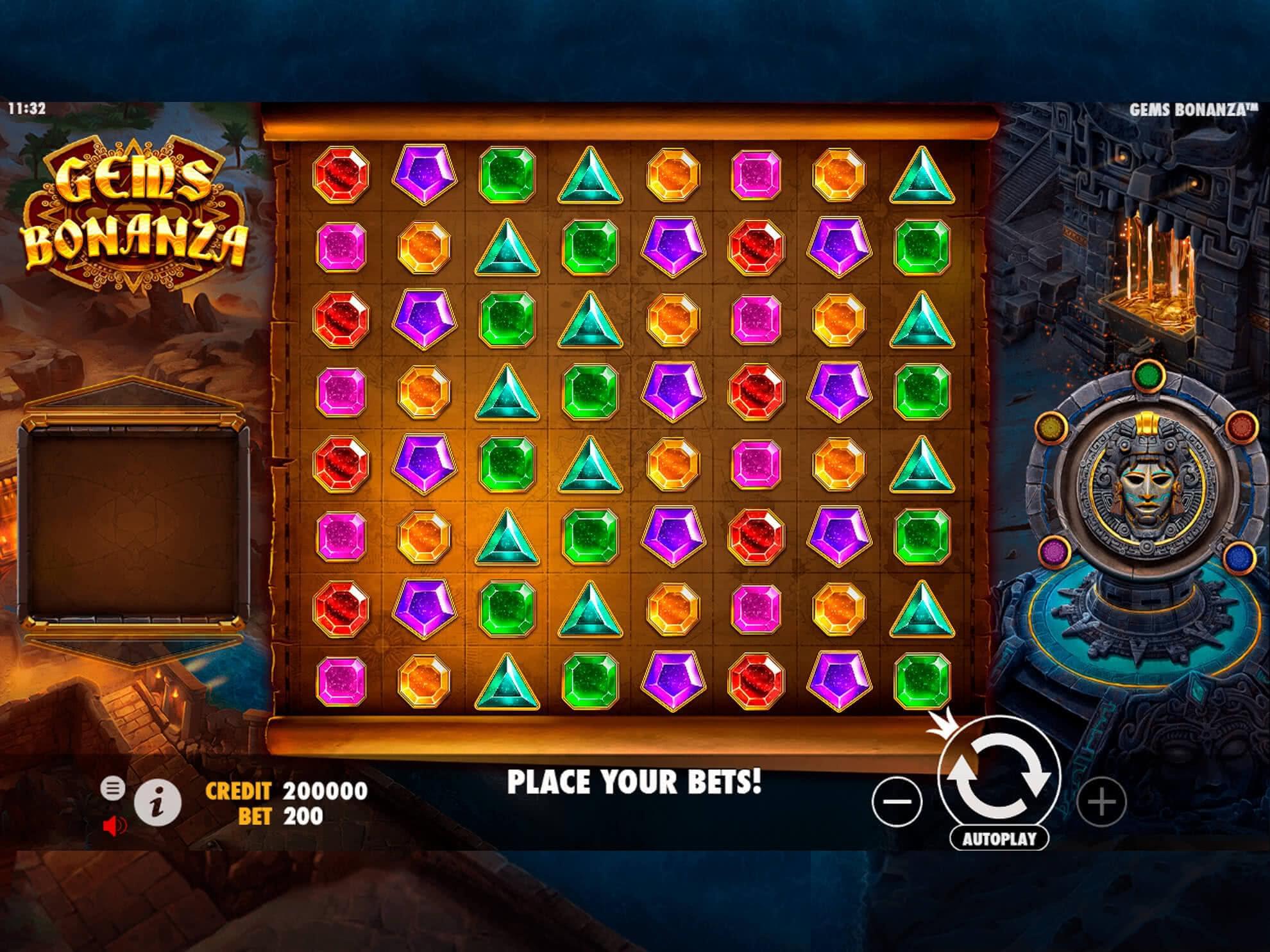This screenshot has height=952, width=1270.
Task: Increase the bet with the plus button
Action: point(1101,801)
